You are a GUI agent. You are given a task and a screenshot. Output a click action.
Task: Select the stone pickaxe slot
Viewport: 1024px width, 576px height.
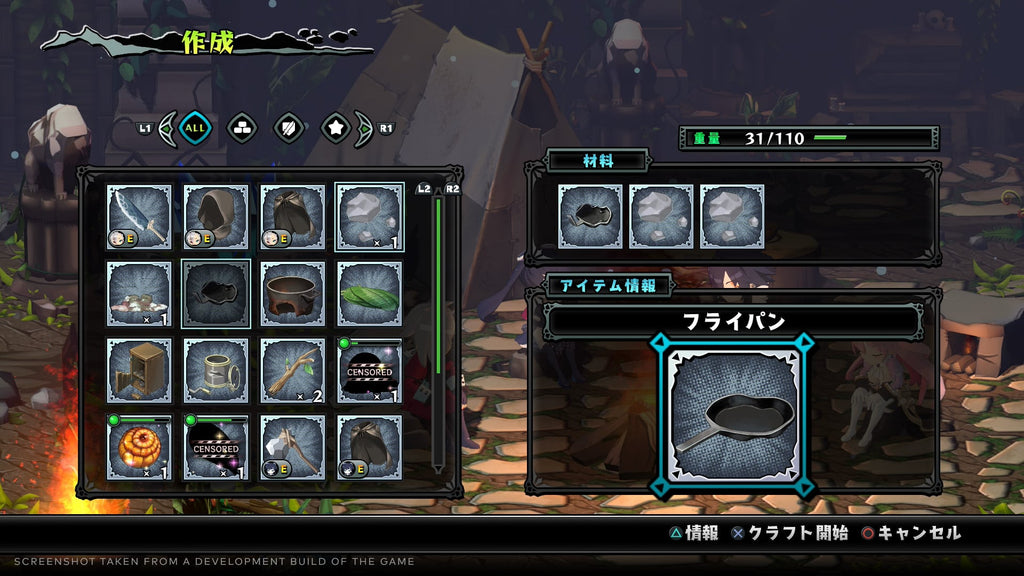tap(293, 448)
